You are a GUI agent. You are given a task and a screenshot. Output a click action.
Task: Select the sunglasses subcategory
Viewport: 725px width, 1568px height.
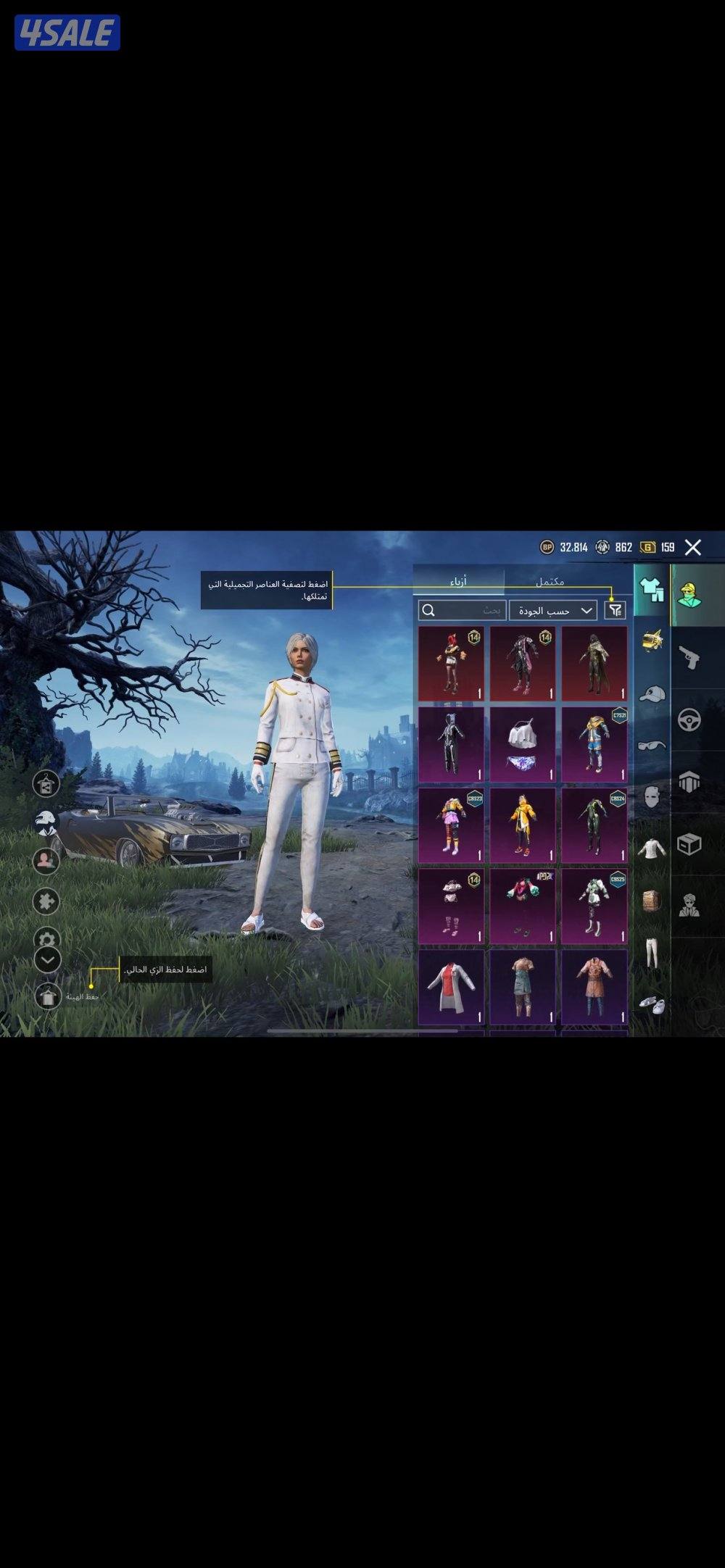click(652, 745)
